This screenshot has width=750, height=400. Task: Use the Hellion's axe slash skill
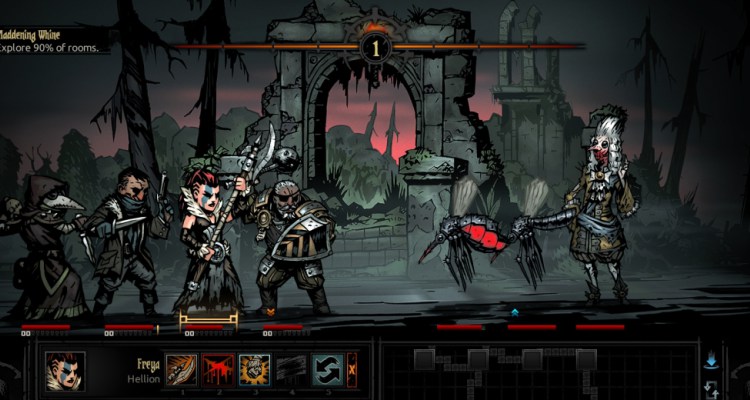tap(180, 370)
